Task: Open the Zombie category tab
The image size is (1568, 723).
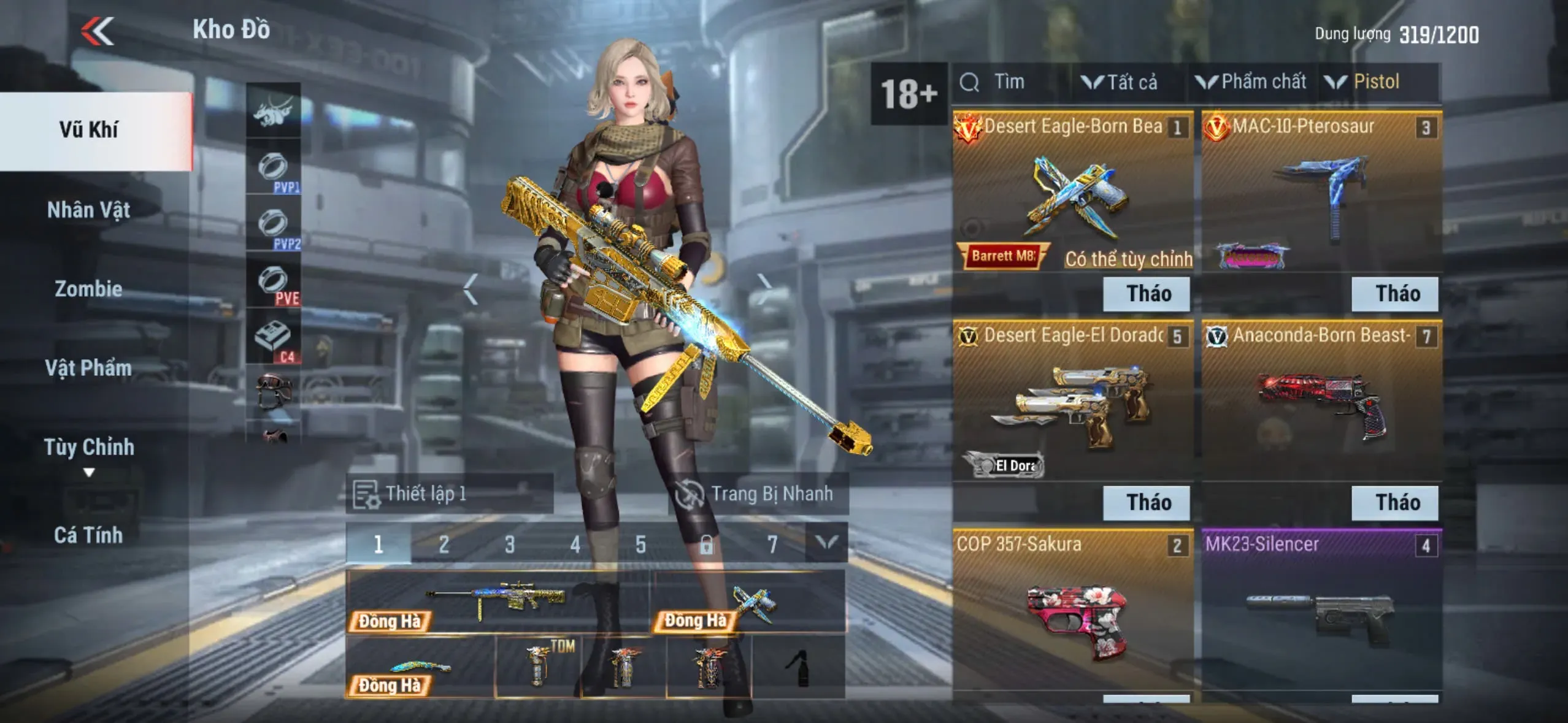Action: click(89, 289)
